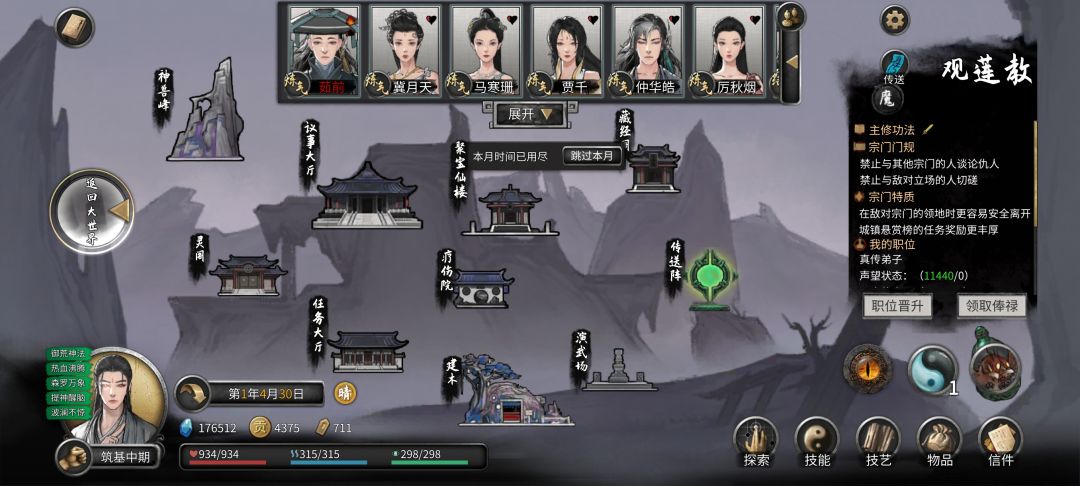Select 厉秋烟 character portrait
The image size is (1080, 486).
(729, 50)
